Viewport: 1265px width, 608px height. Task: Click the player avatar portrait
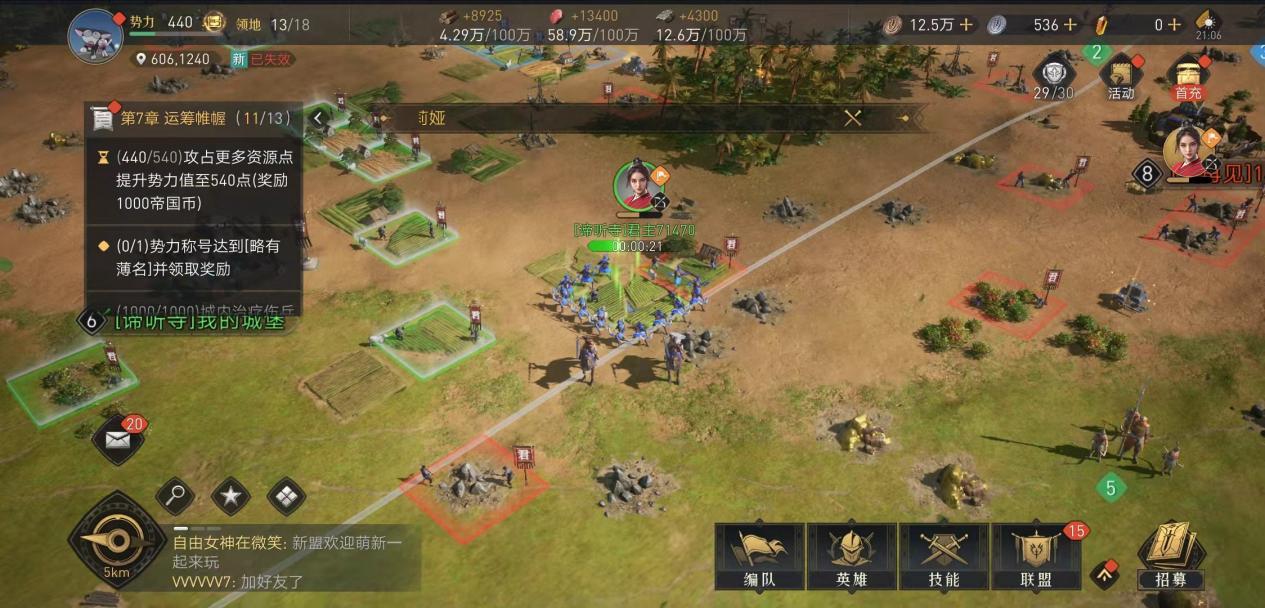pyautogui.click(x=95, y=36)
